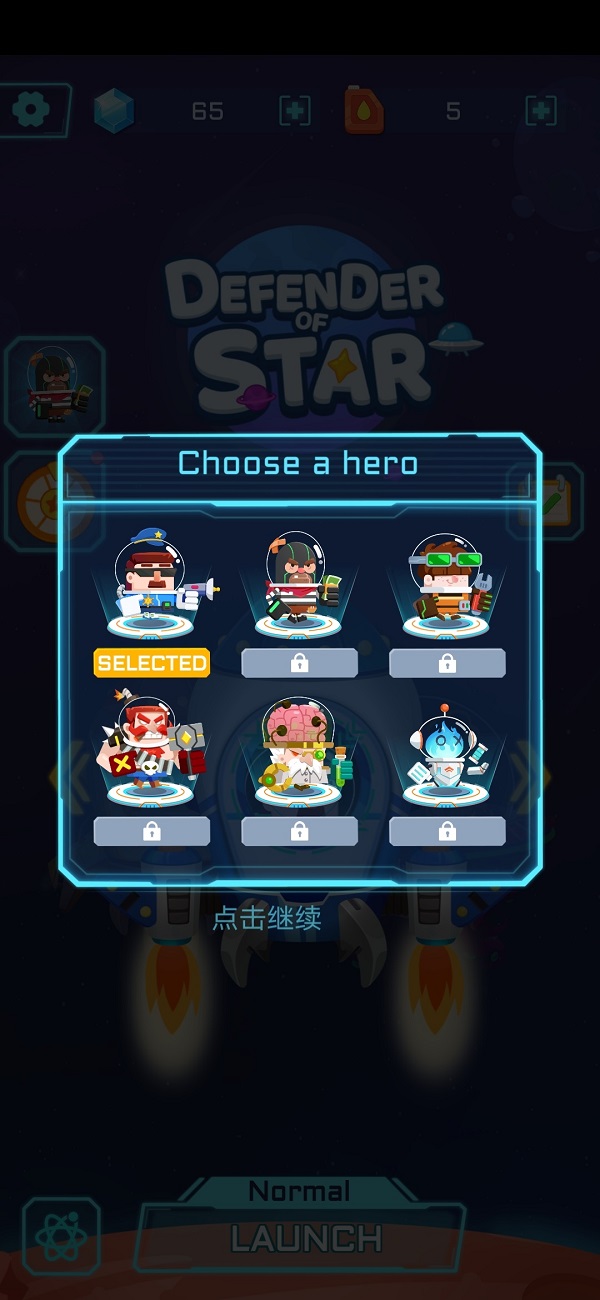Open the current hero portrait panel
Image resolution: width=600 pixels, height=1300 pixels.
pyautogui.click(x=56, y=385)
